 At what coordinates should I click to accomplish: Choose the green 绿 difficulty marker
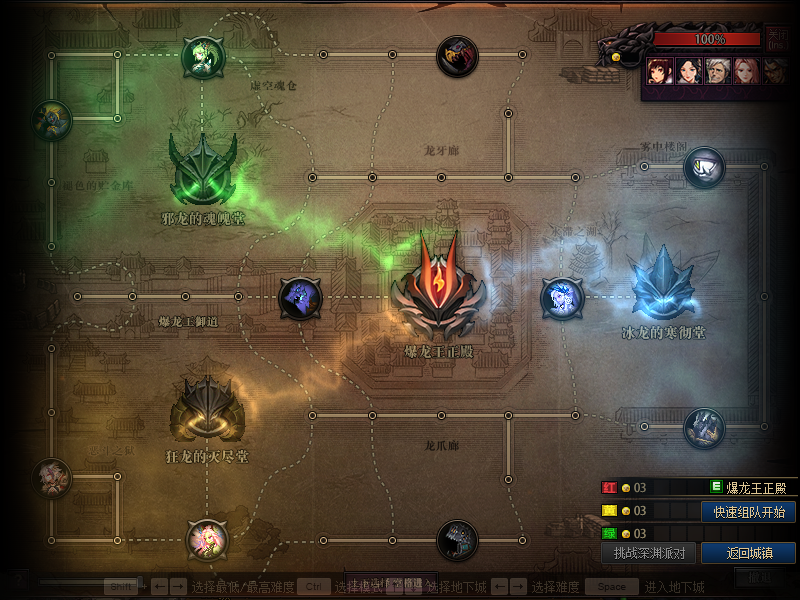[x=608, y=534]
